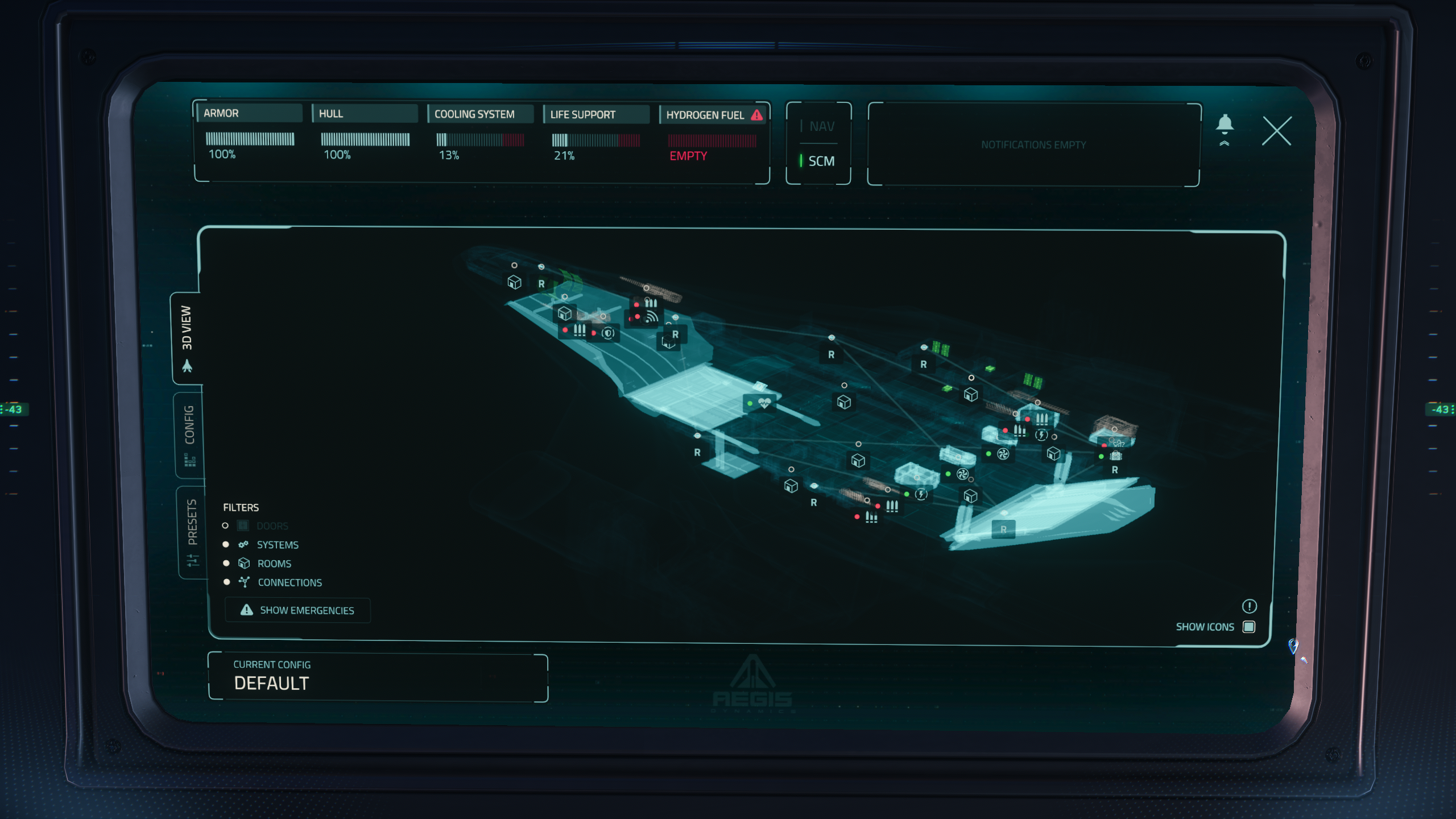
Task: Click the SHOW EMERGENCIES button
Action: (297, 610)
